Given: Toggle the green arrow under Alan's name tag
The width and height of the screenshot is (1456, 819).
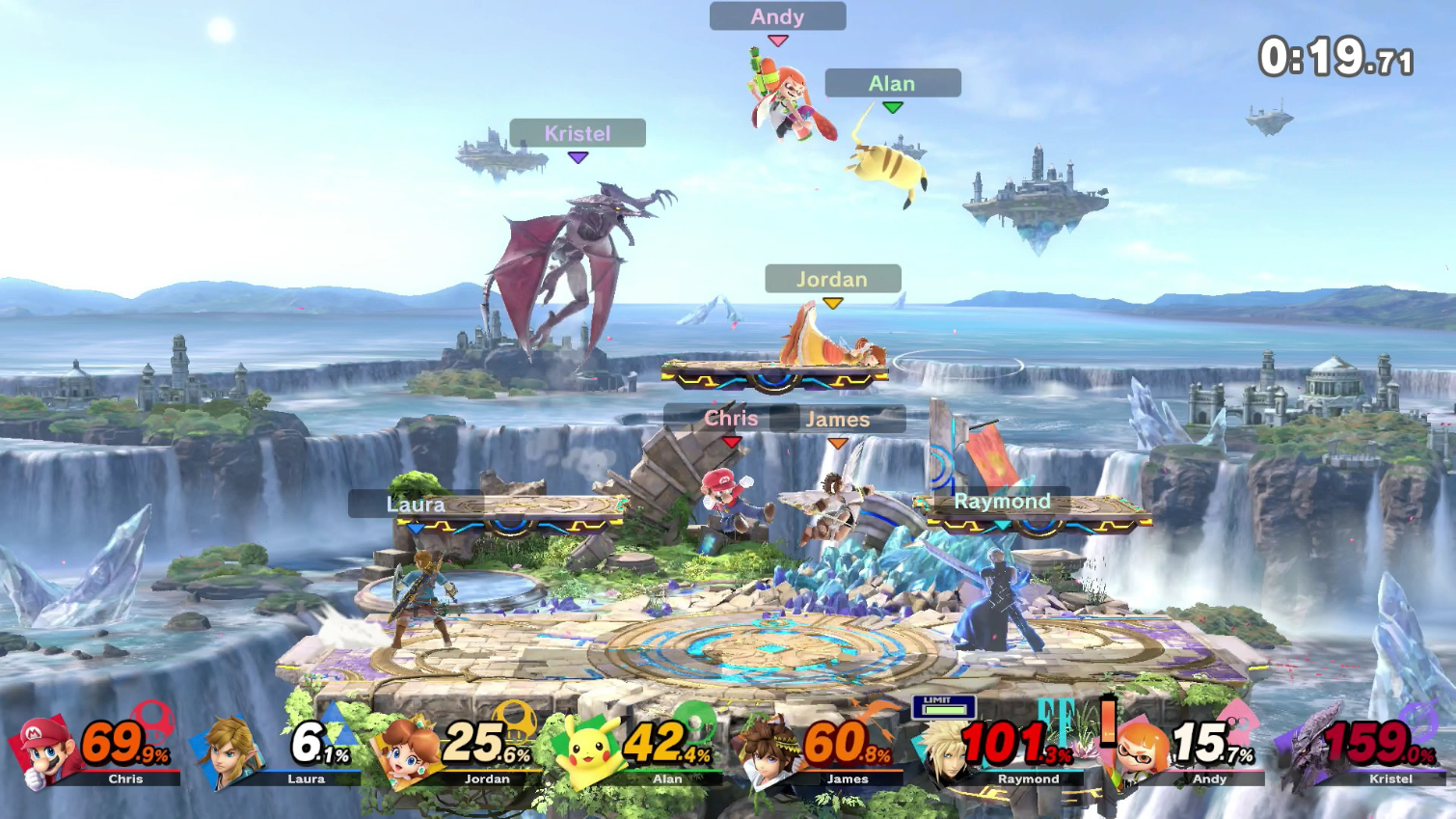Looking at the screenshot, I should 891,107.
